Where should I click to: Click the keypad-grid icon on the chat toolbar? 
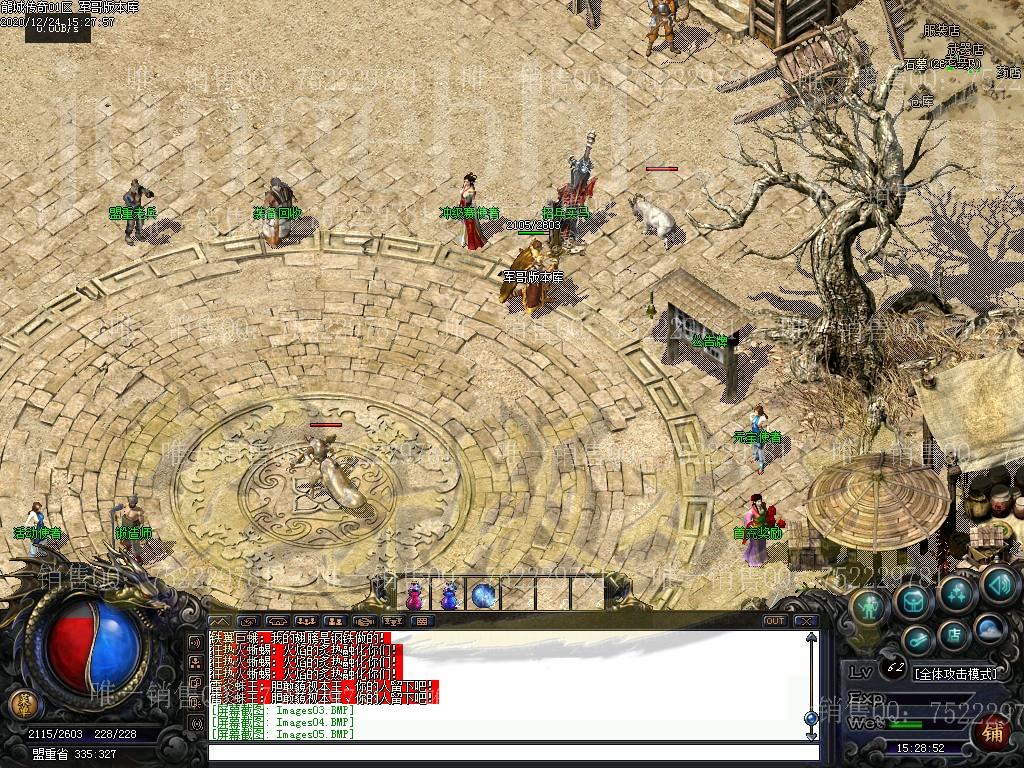coord(421,621)
